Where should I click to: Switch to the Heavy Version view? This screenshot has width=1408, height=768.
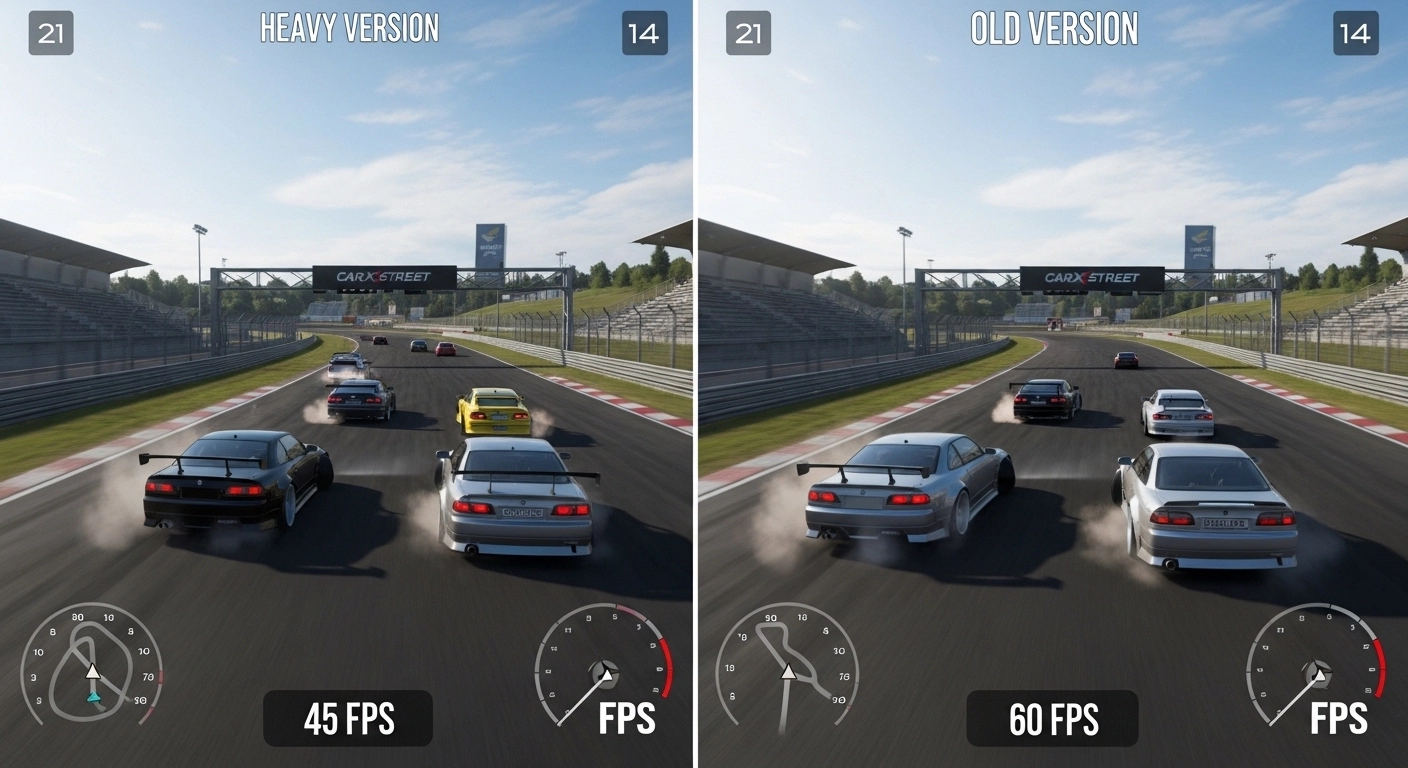pos(349,28)
